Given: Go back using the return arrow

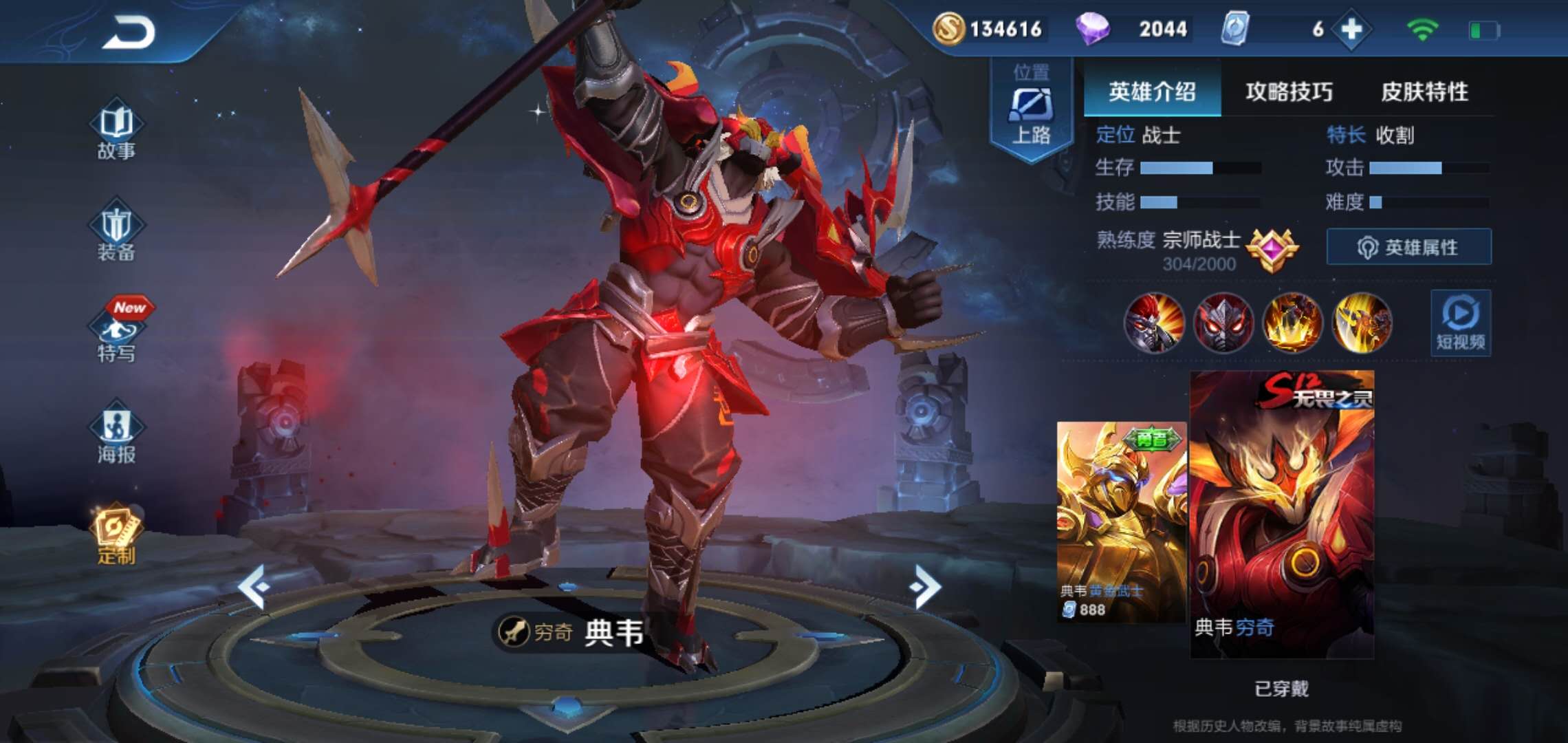Looking at the screenshot, I should point(129,32).
